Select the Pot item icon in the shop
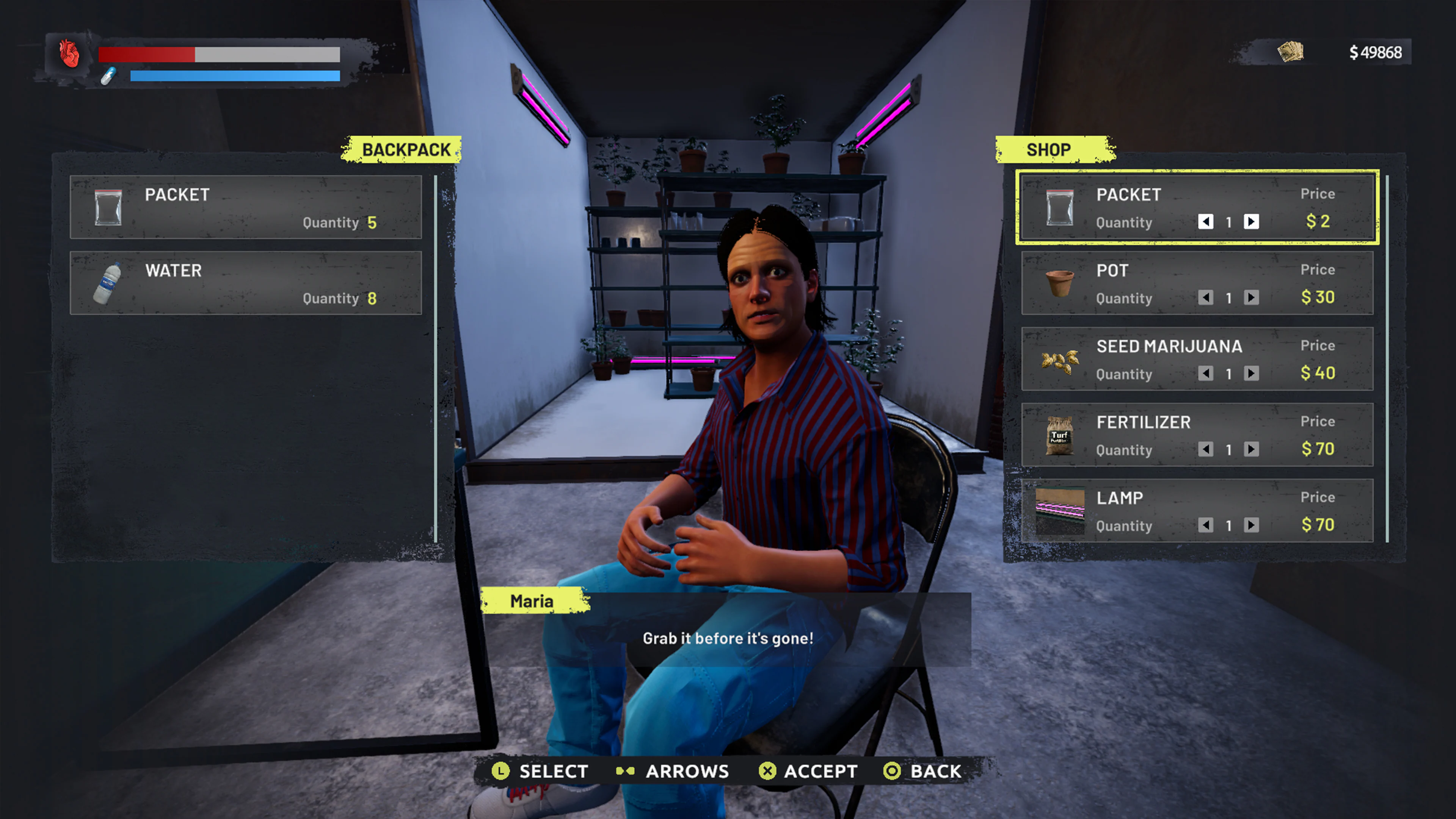 point(1060,283)
